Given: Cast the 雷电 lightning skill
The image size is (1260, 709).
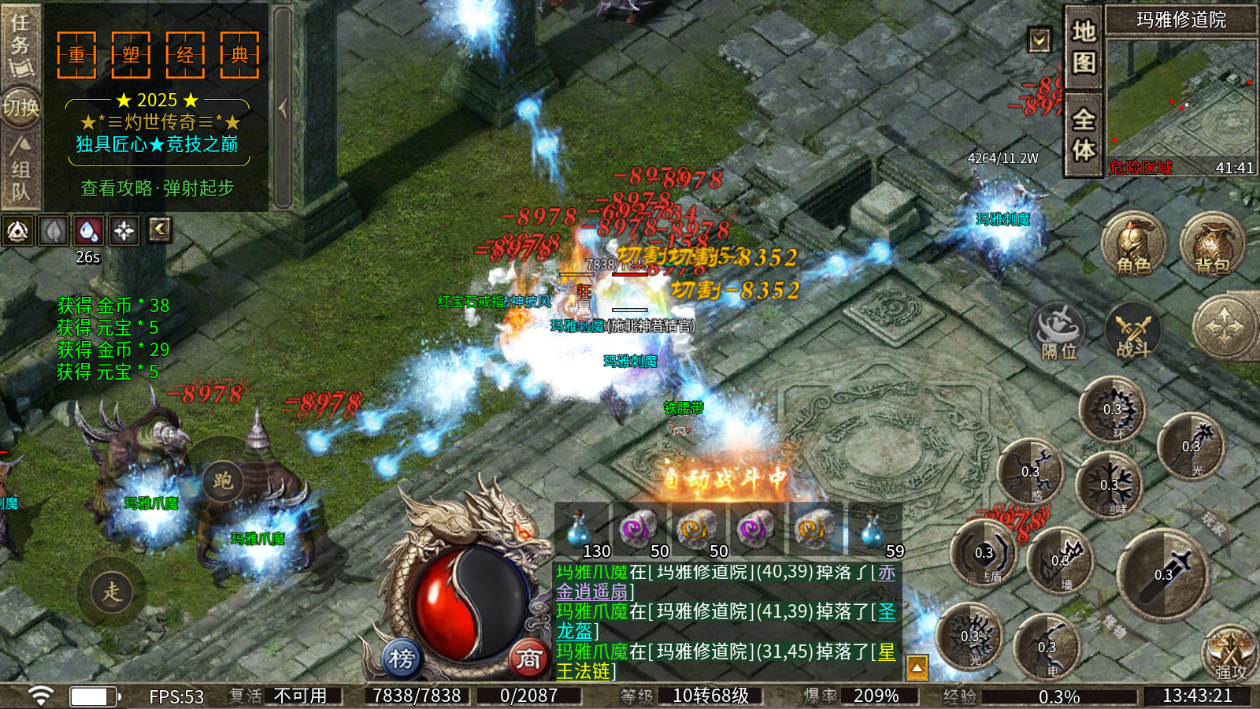Looking at the screenshot, I should 1046,647.
